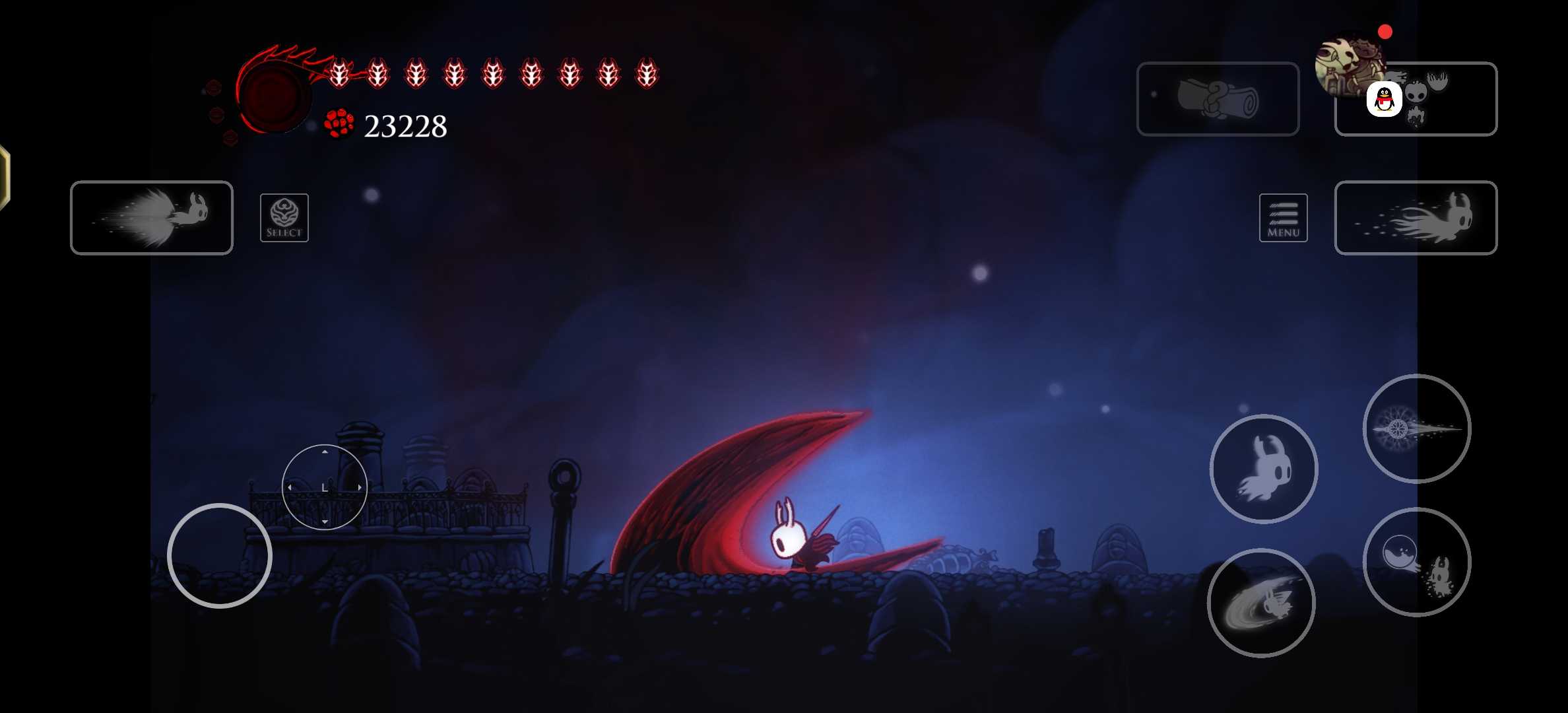Cast the soul focus spell button
Screen dimensions: 1568x713
coord(1416,562)
